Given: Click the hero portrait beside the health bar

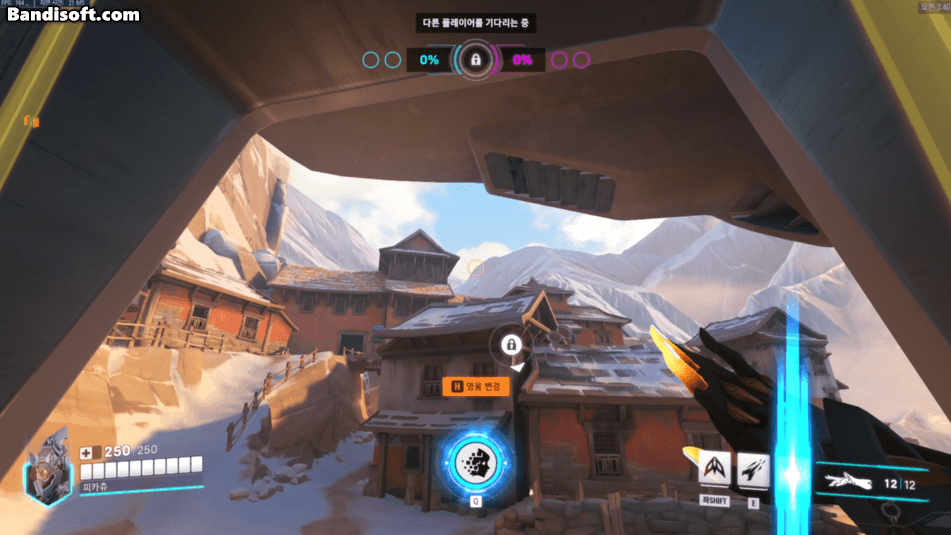Looking at the screenshot, I should (x=46, y=467).
